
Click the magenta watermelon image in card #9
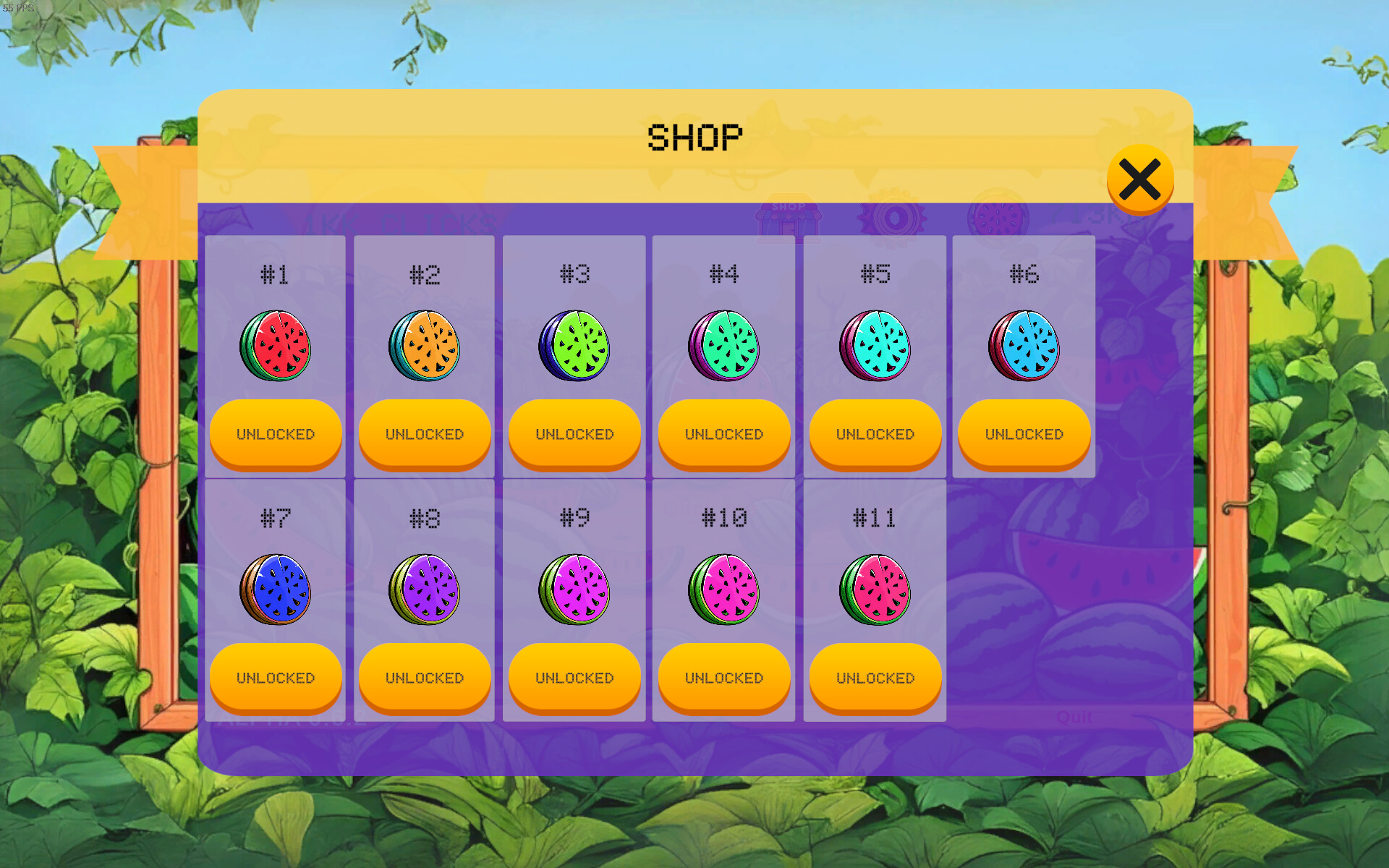[x=574, y=590]
